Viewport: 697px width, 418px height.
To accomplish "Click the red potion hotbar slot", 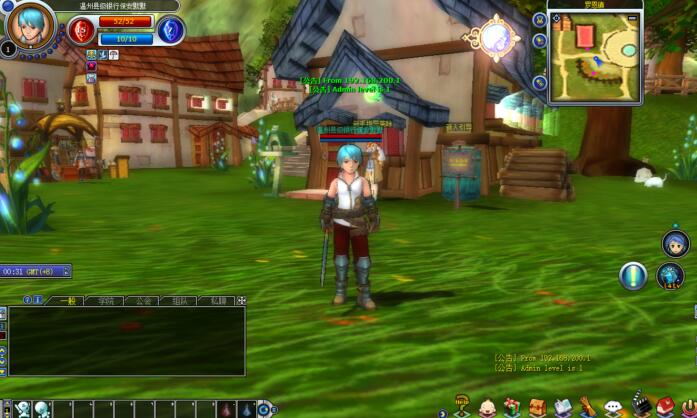I will pyautogui.click(x=226, y=408).
